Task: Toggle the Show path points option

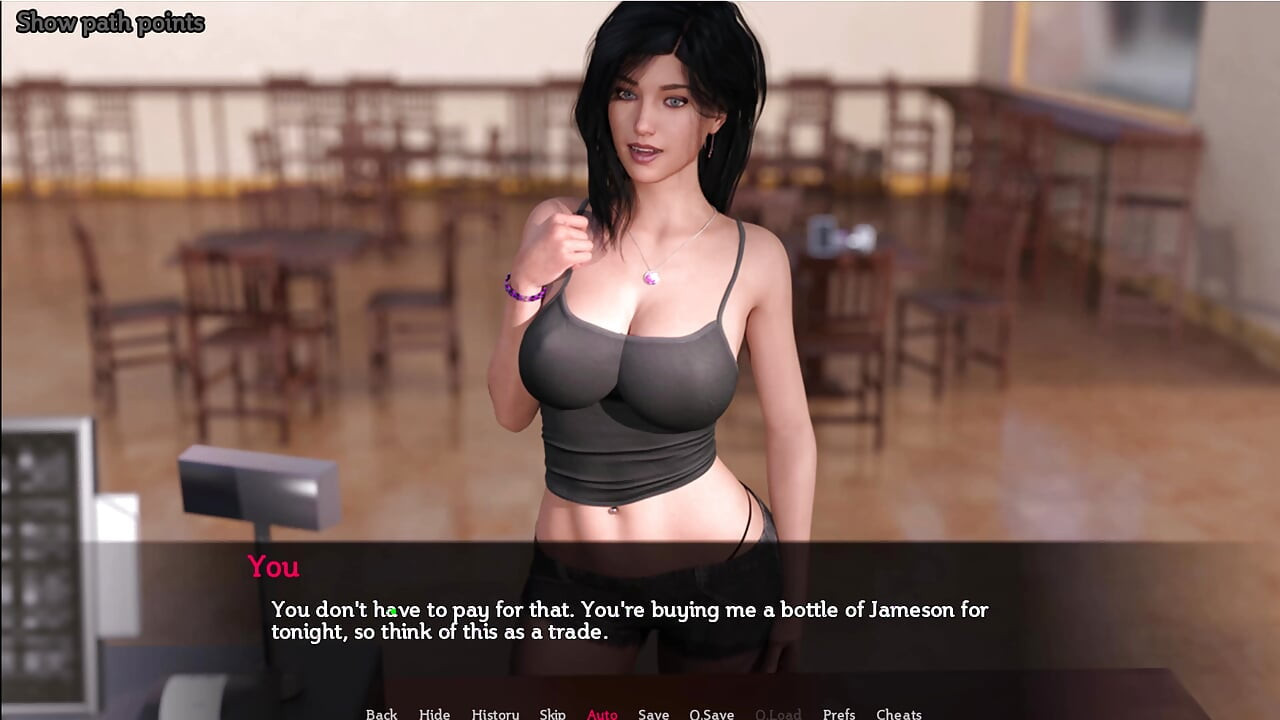Action: pyautogui.click(x=110, y=22)
